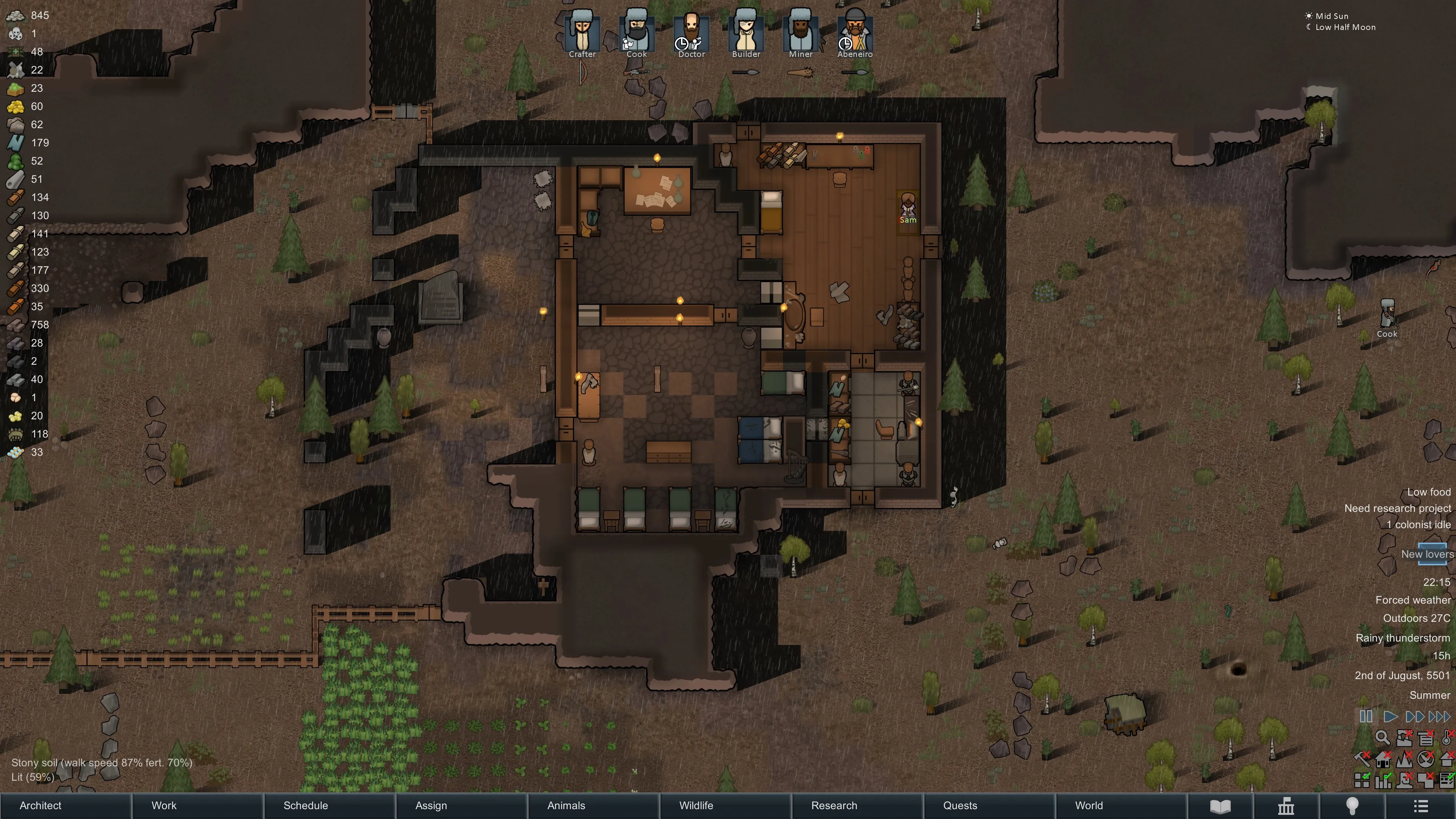
Task: Open the Research tab
Action: [834, 805]
